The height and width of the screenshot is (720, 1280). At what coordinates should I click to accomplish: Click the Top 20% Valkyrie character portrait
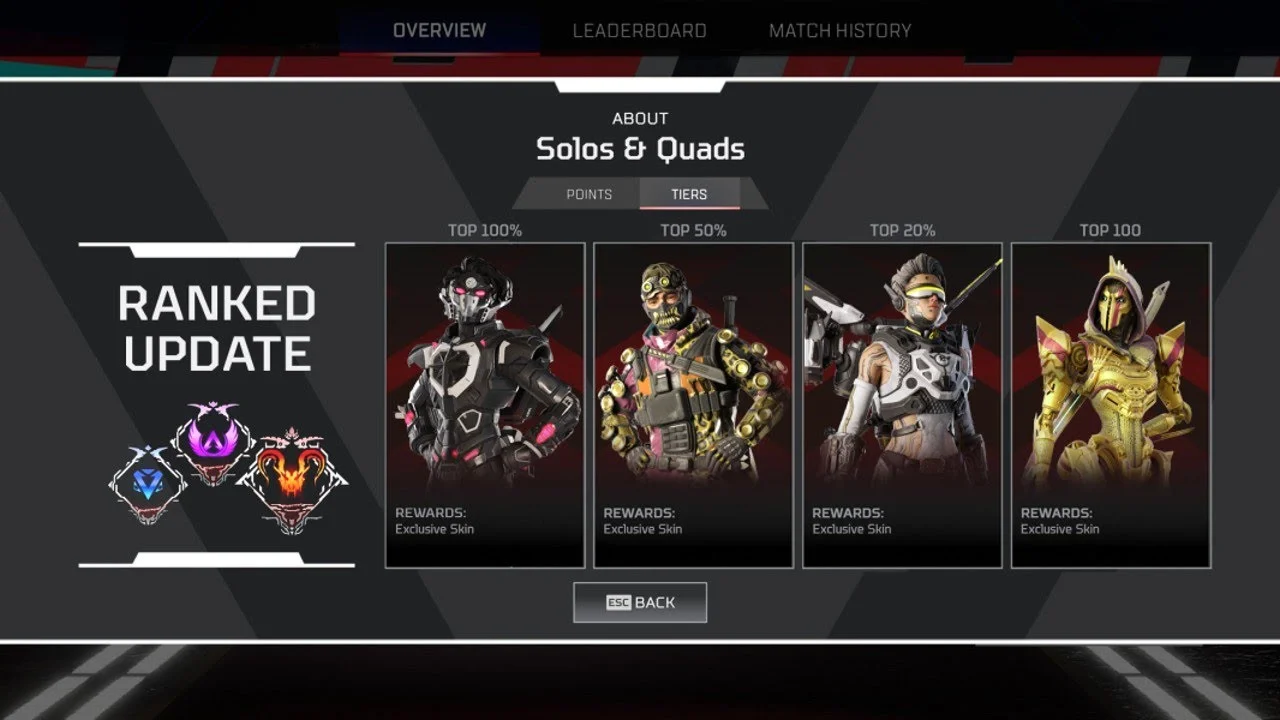[902, 370]
